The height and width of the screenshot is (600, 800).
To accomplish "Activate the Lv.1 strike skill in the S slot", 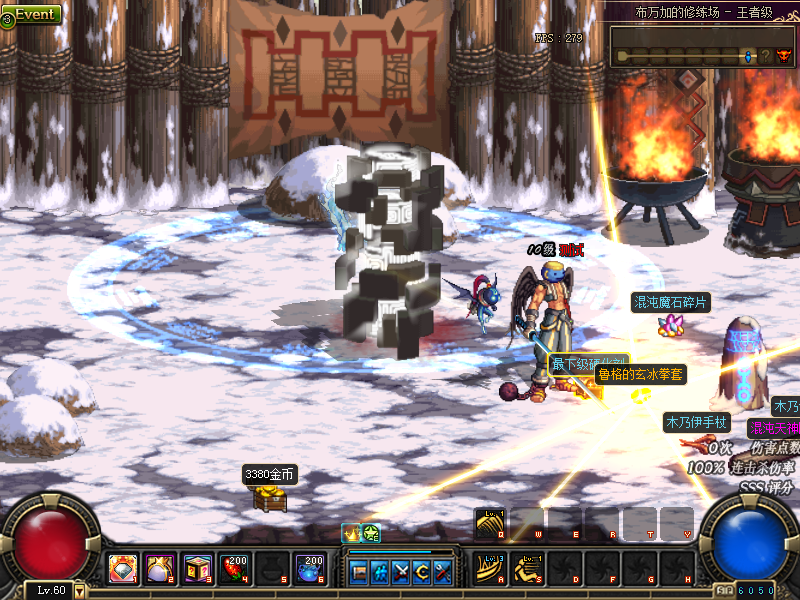I will [x=528, y=568].
